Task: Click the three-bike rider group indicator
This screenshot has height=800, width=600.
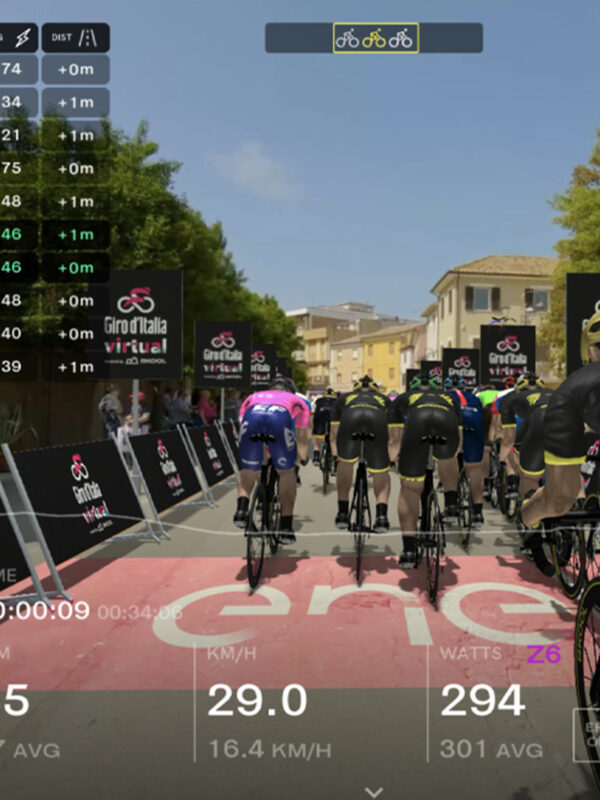Action: point(375,38)
